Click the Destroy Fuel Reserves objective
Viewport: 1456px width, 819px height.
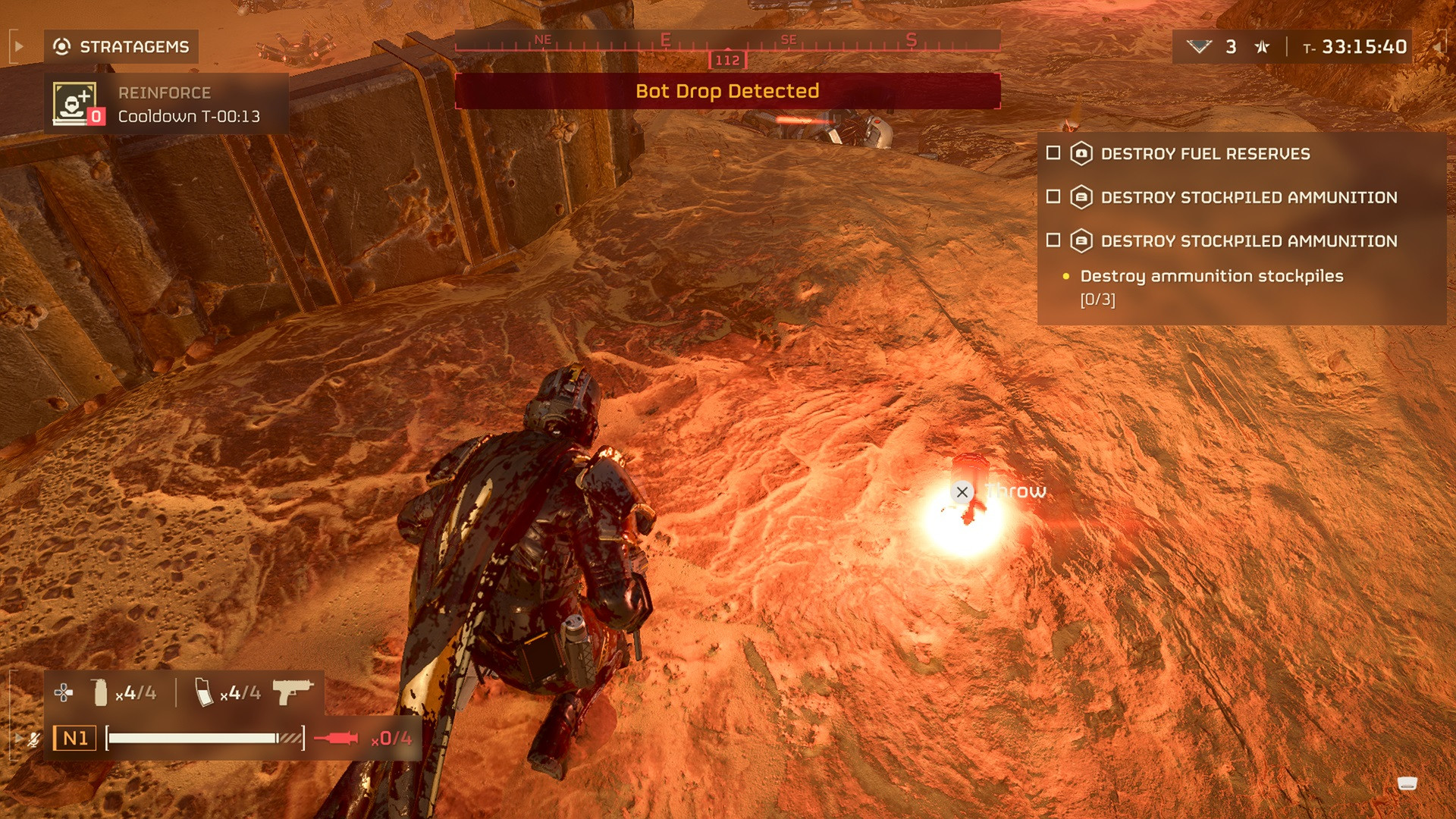point(1204,154)
